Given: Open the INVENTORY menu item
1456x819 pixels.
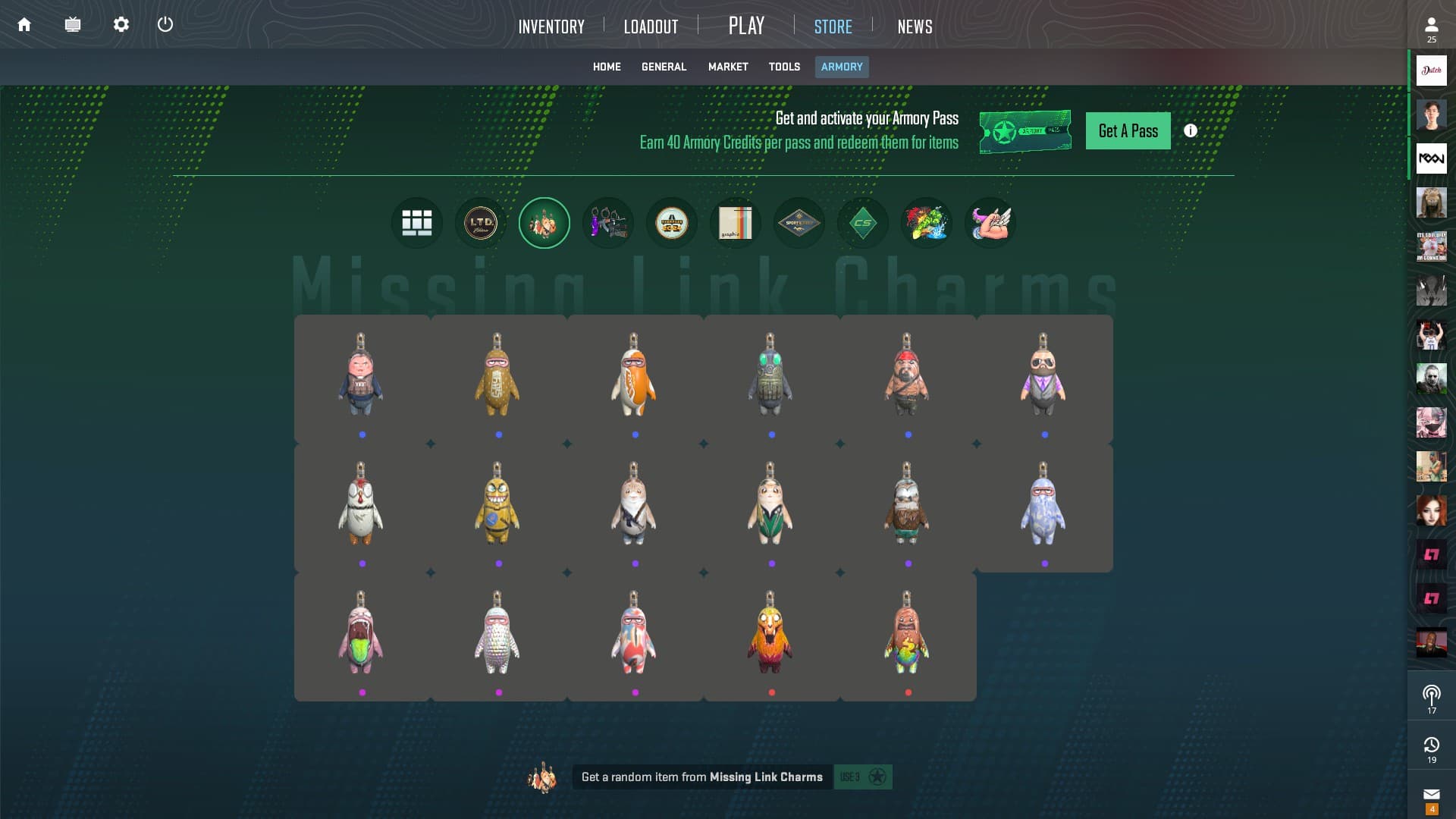Looking at the screenshot, I should coord(551,27).
